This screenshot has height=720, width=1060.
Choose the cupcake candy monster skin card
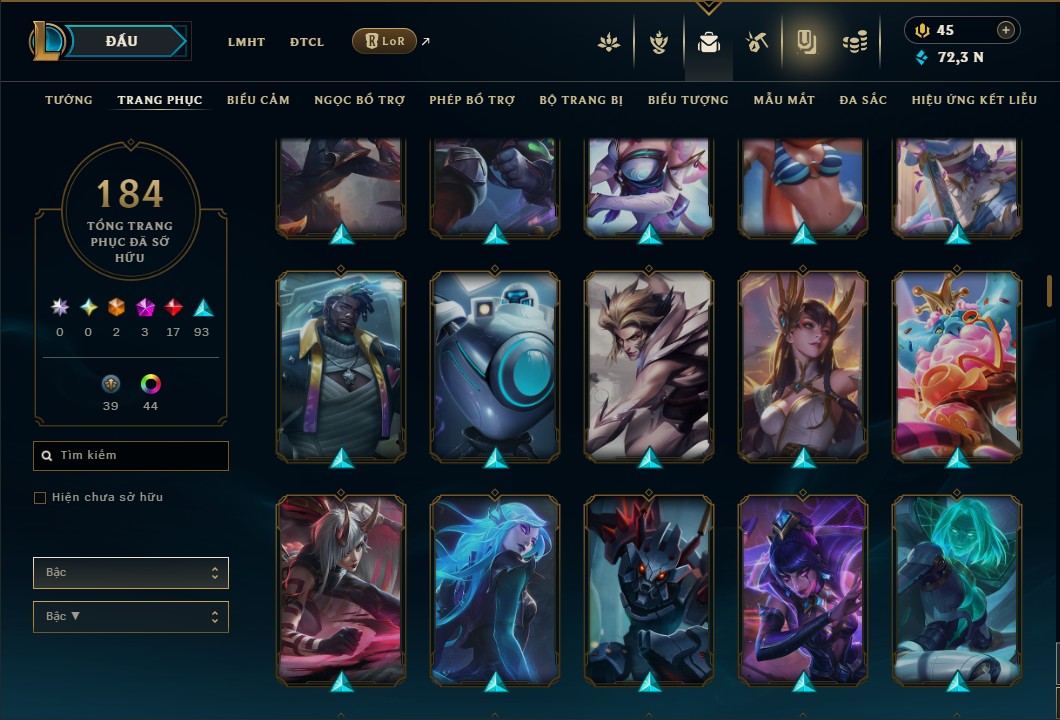(x=957, y=366)
